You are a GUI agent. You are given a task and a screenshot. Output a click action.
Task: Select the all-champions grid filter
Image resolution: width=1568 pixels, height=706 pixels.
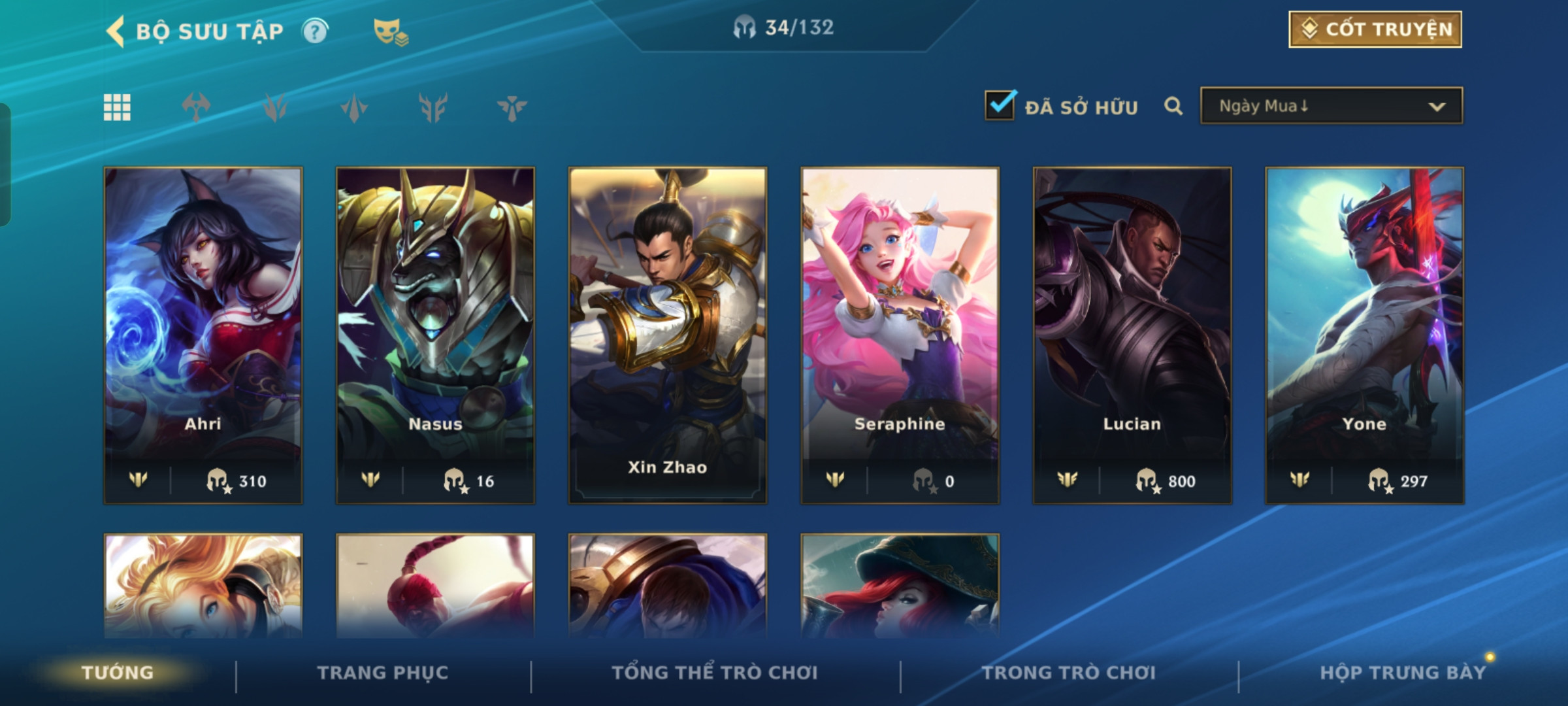pos(117,107)
